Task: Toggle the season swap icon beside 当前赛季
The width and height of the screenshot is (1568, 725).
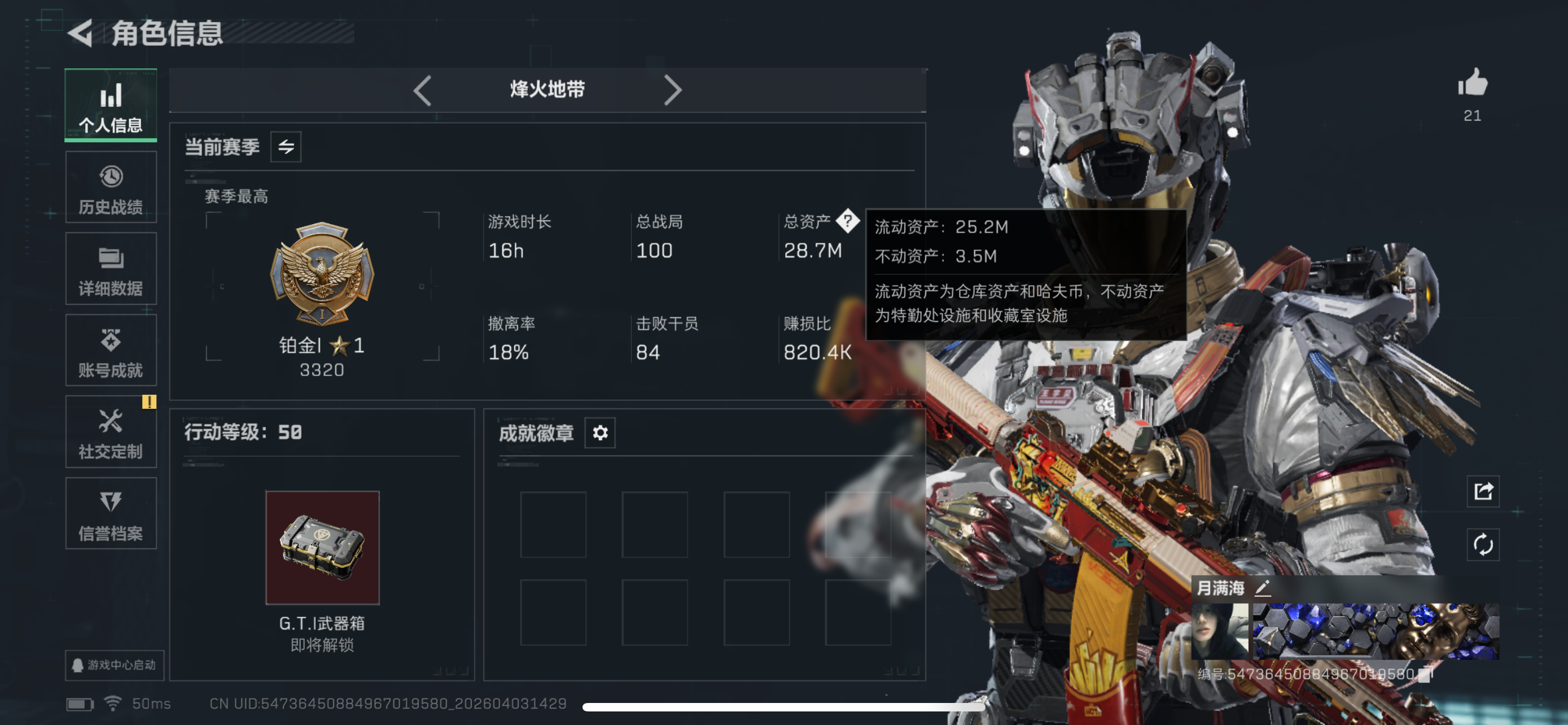Action: pyautogui.click(x=287, y=146)
